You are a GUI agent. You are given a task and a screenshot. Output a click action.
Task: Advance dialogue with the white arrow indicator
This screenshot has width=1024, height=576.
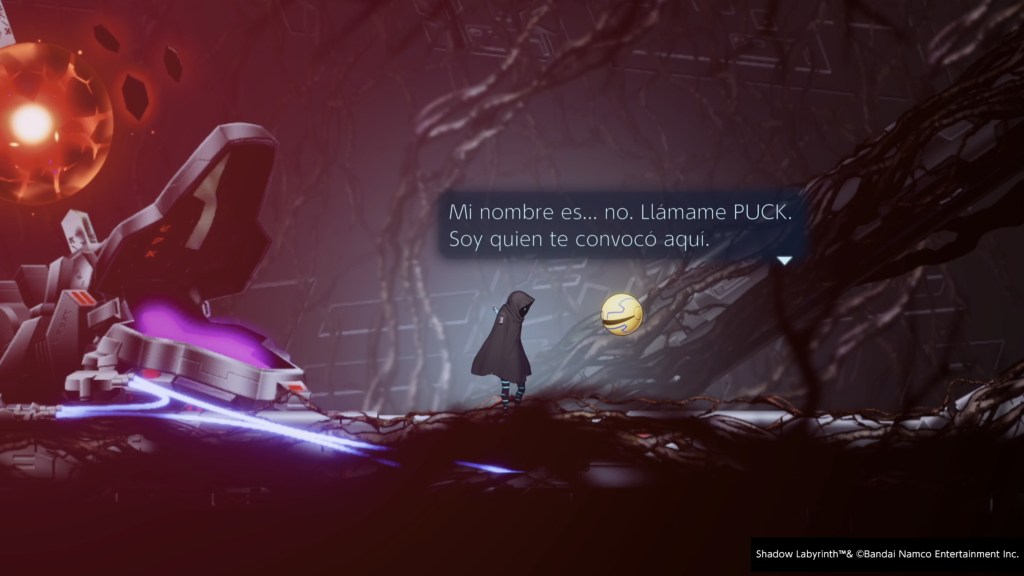tap(784, 260)
